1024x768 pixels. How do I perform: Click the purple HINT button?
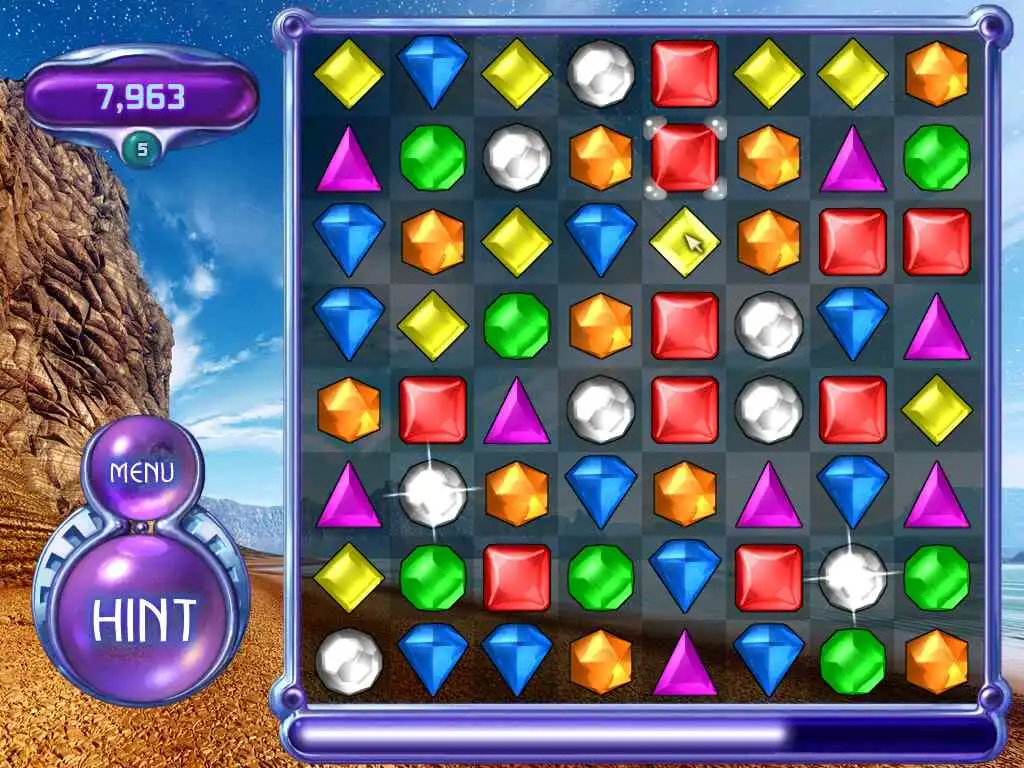tap(144, 620)
